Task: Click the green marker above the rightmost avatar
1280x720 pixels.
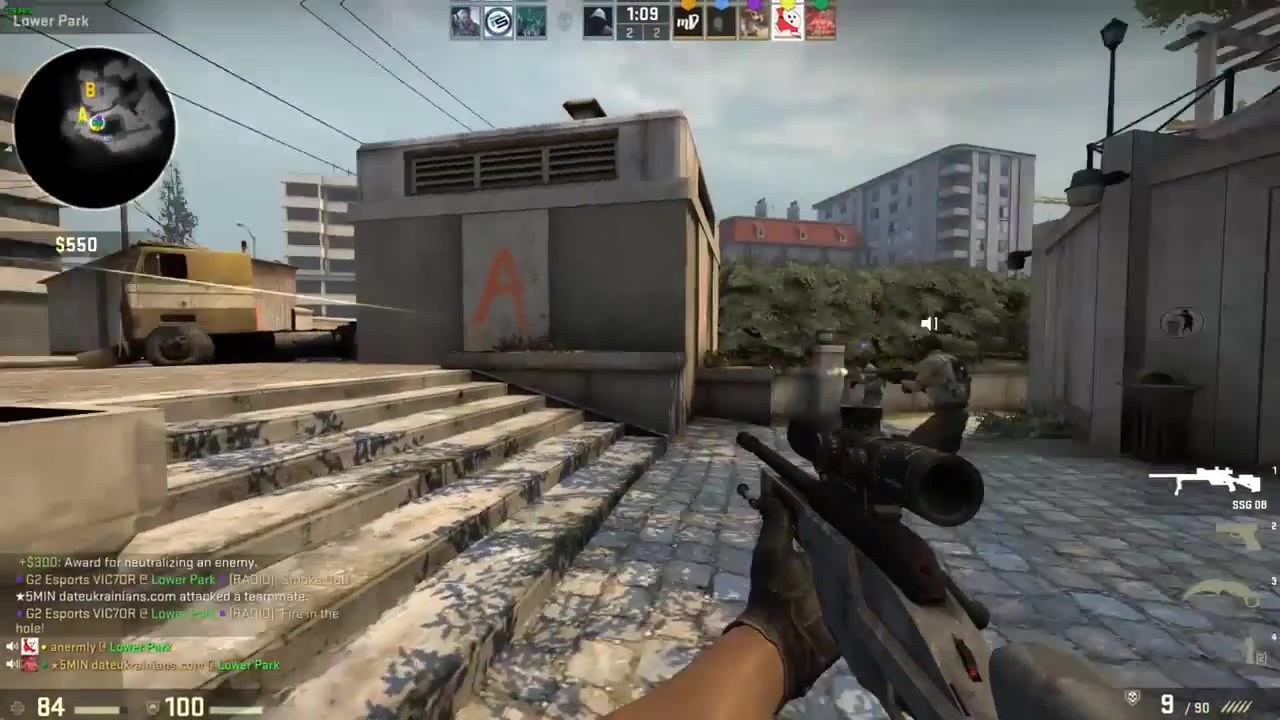Action: click(821, 4)
